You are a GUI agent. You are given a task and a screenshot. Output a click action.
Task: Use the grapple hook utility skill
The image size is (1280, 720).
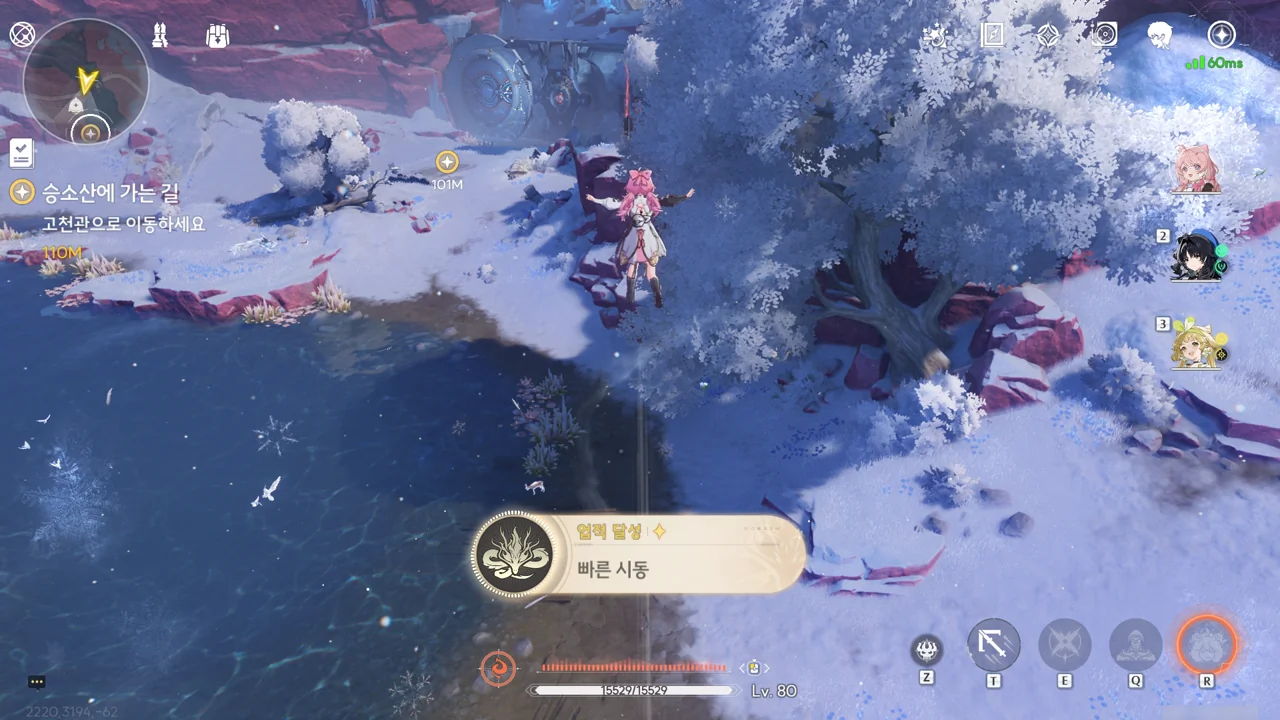(994, 645)
